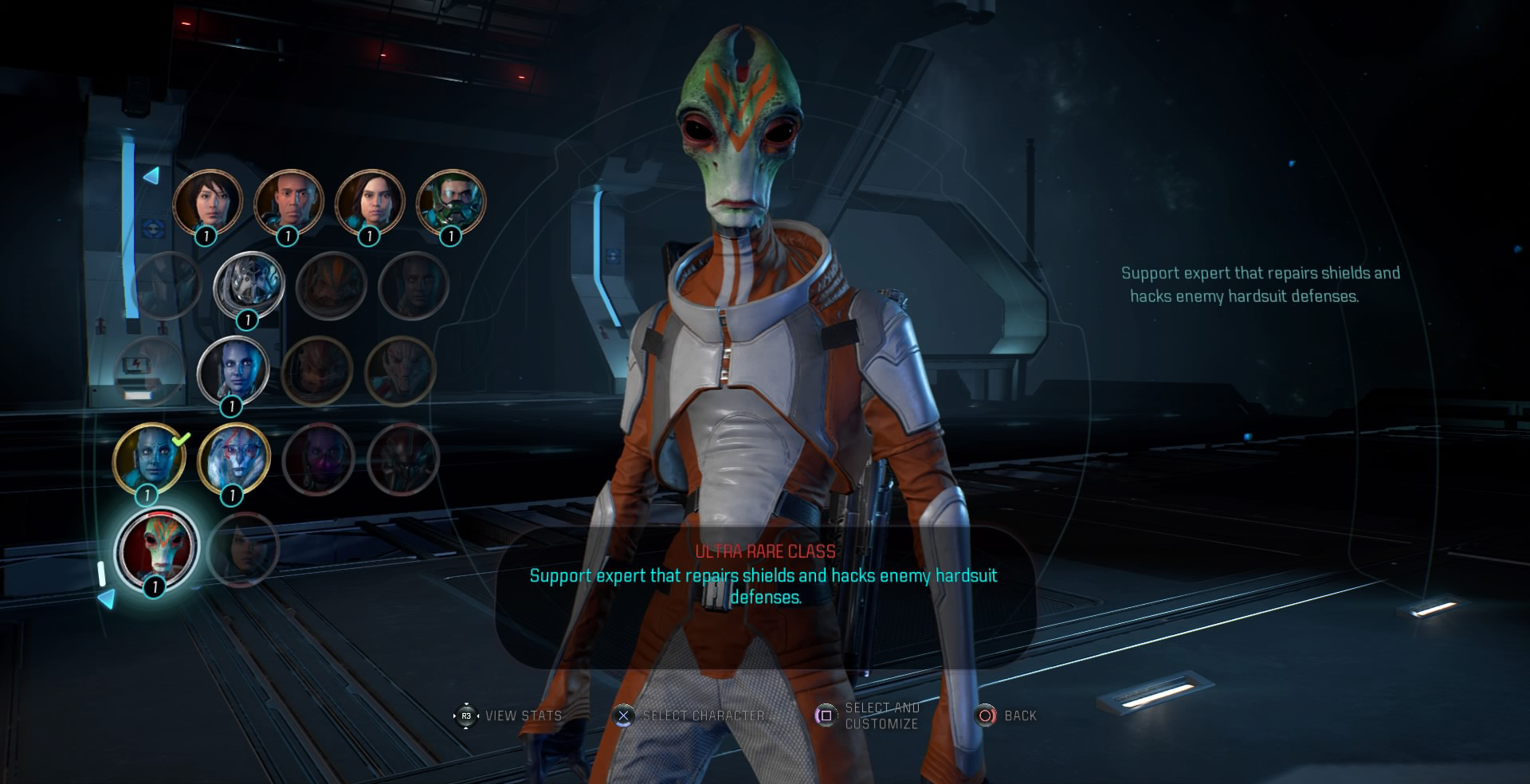Pick the long-haired human female portrait
Viewport: 1530px width, 784px height.
point(370,202)
